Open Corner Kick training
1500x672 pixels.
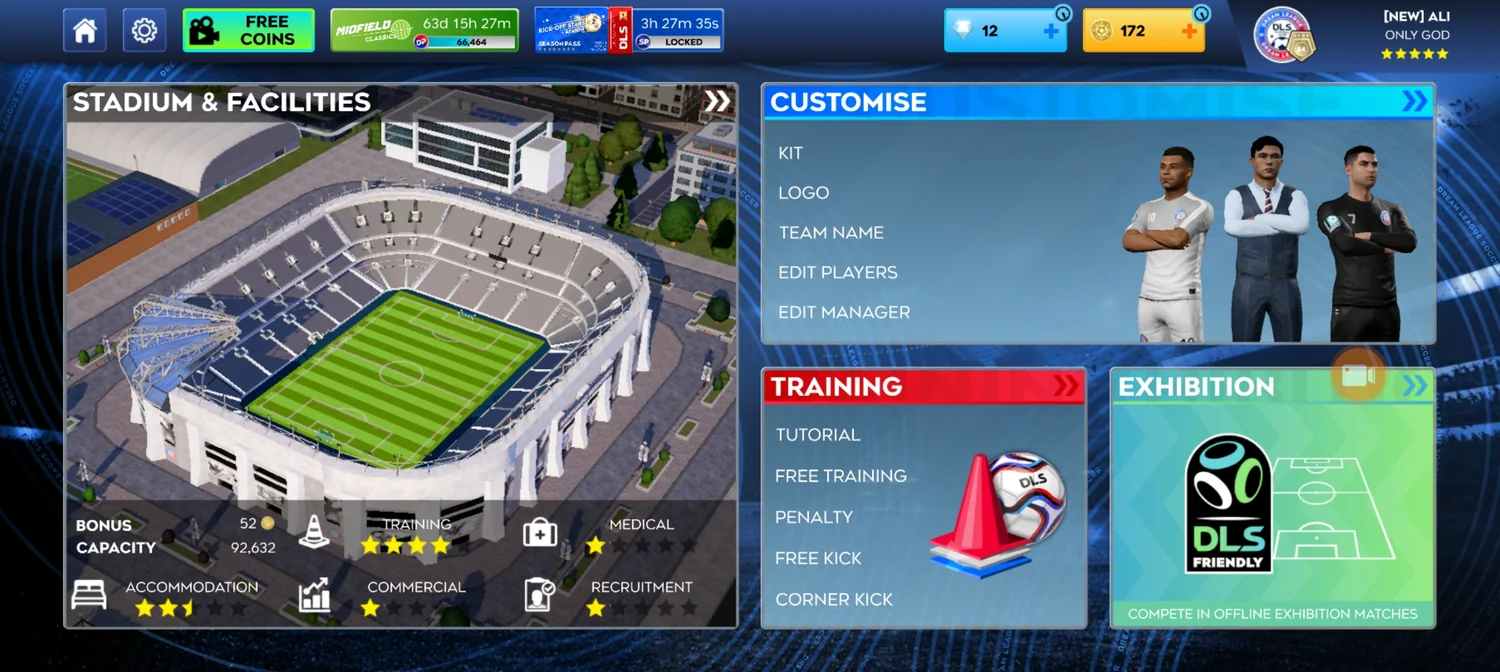834,599
